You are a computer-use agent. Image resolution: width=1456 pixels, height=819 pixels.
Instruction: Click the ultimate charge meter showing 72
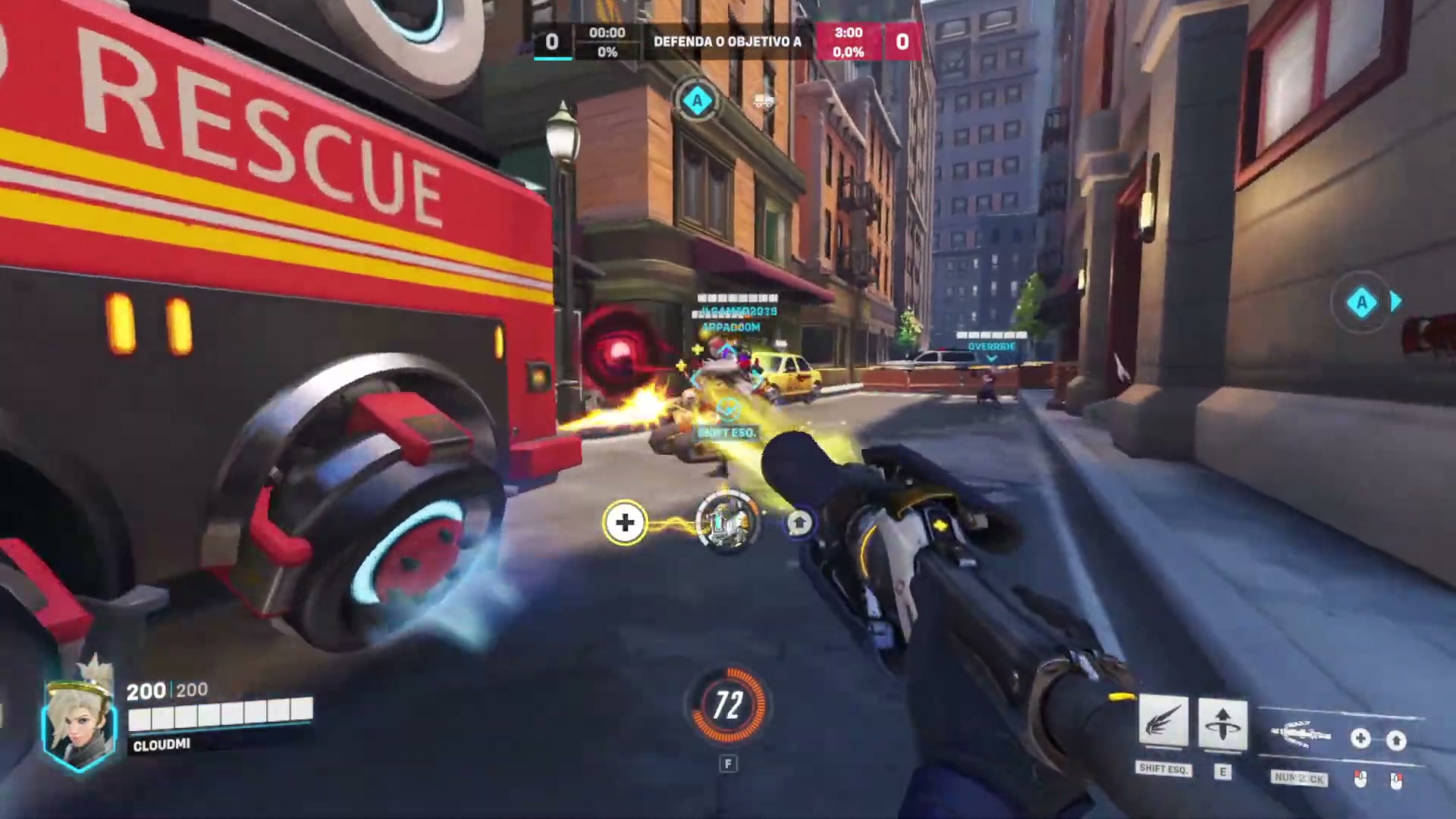click(728, 707)
